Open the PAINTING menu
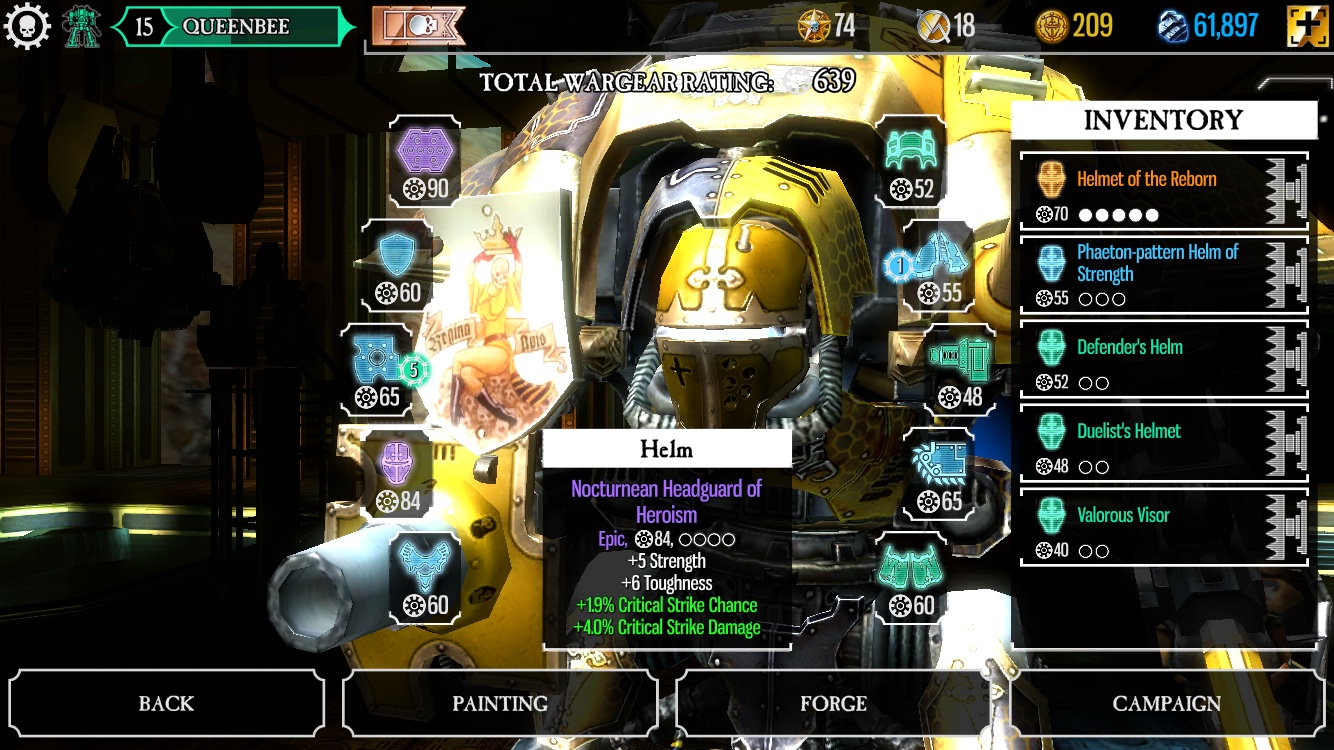1334x750 pixels. (499, 703)
